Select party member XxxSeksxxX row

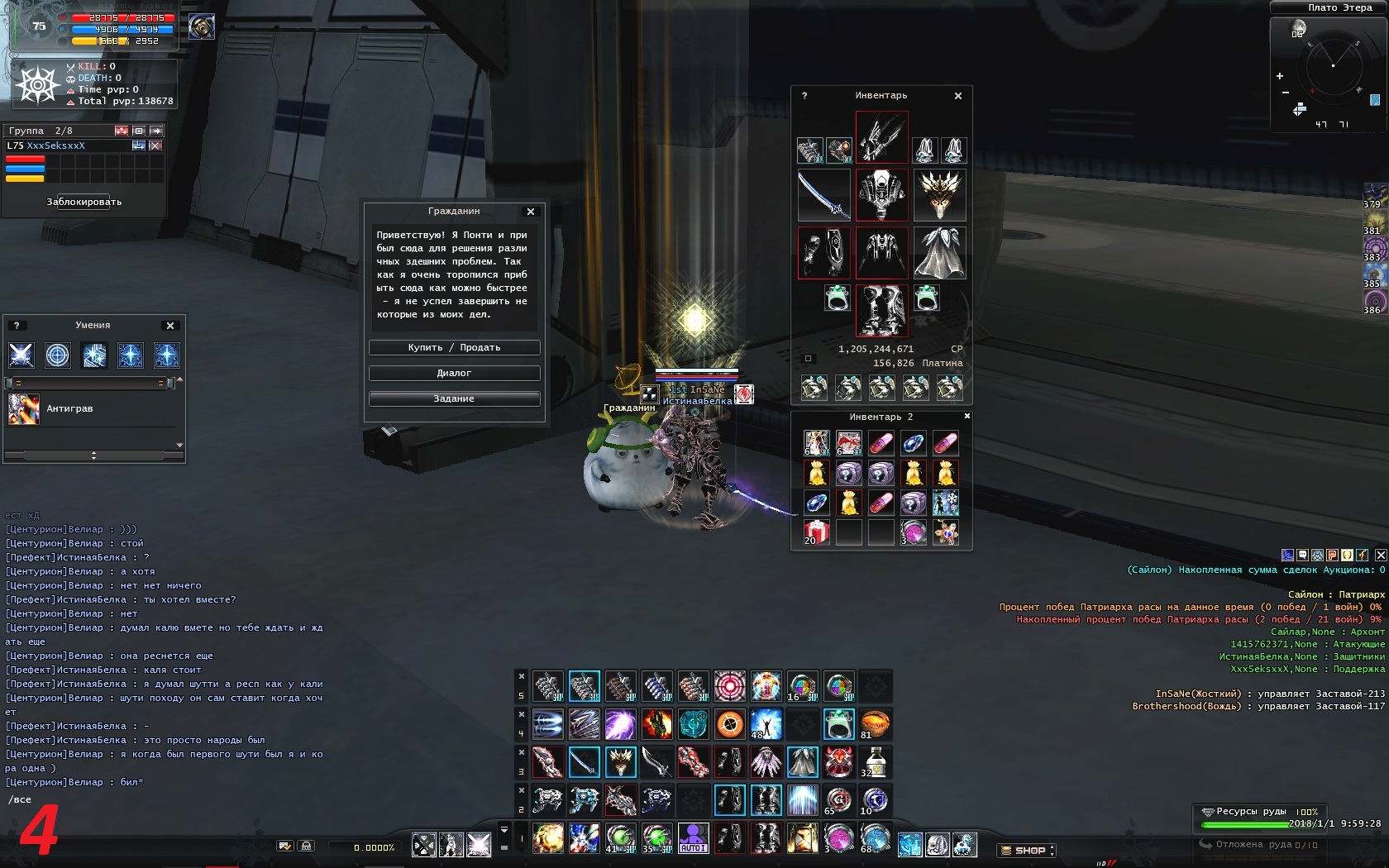(66, 145)
